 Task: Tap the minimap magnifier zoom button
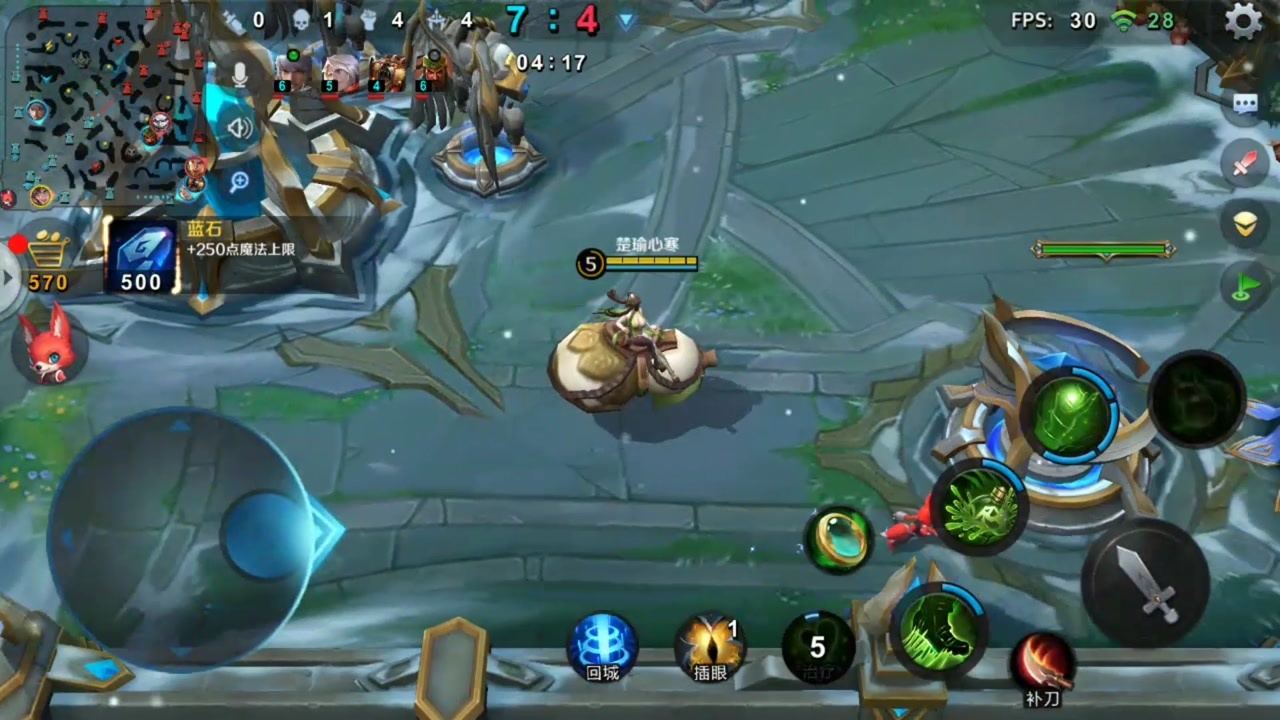(239, 181)
